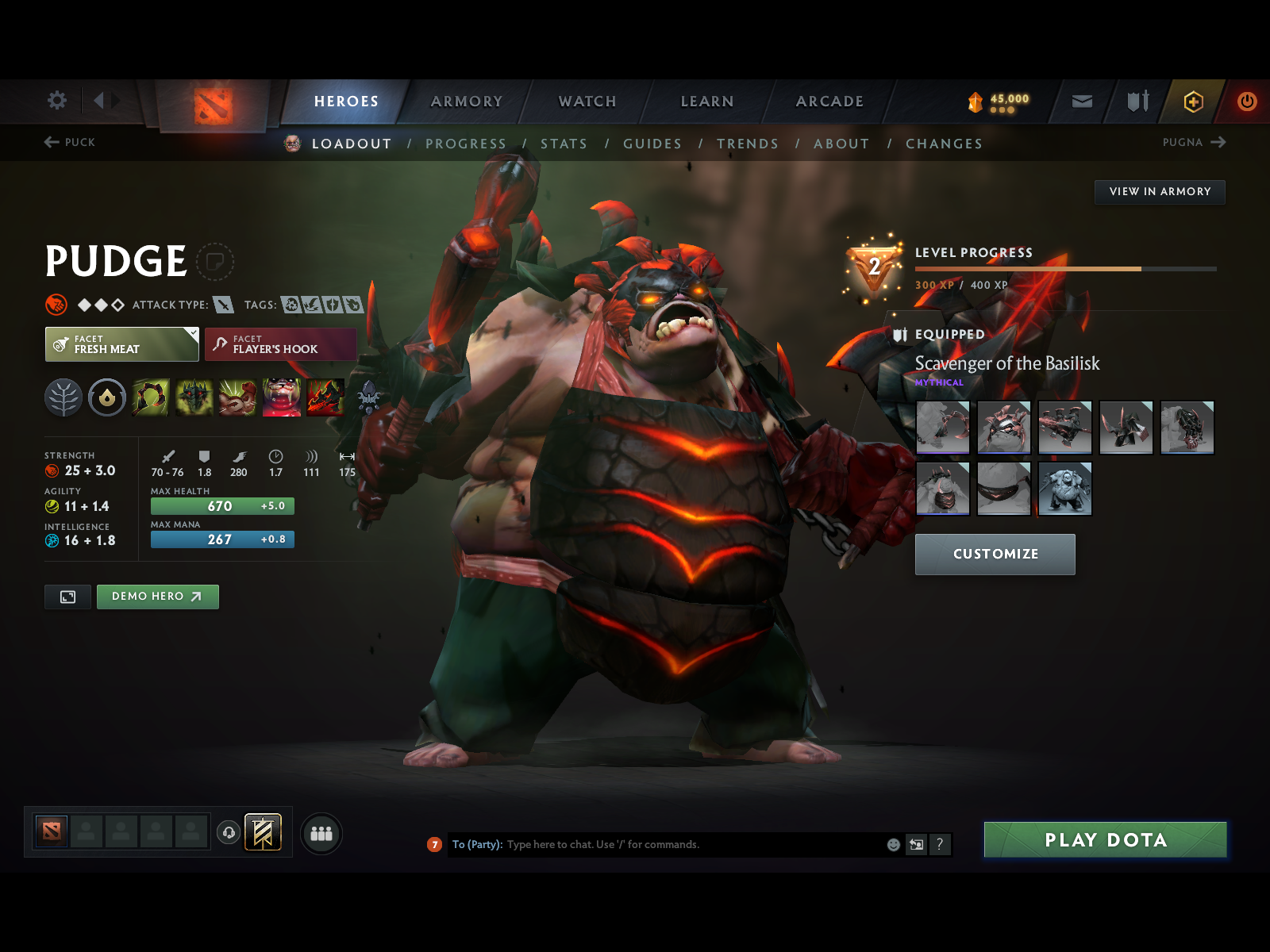Click the power/logout button
This screenshot has width=1270, height=952.
1245,101
